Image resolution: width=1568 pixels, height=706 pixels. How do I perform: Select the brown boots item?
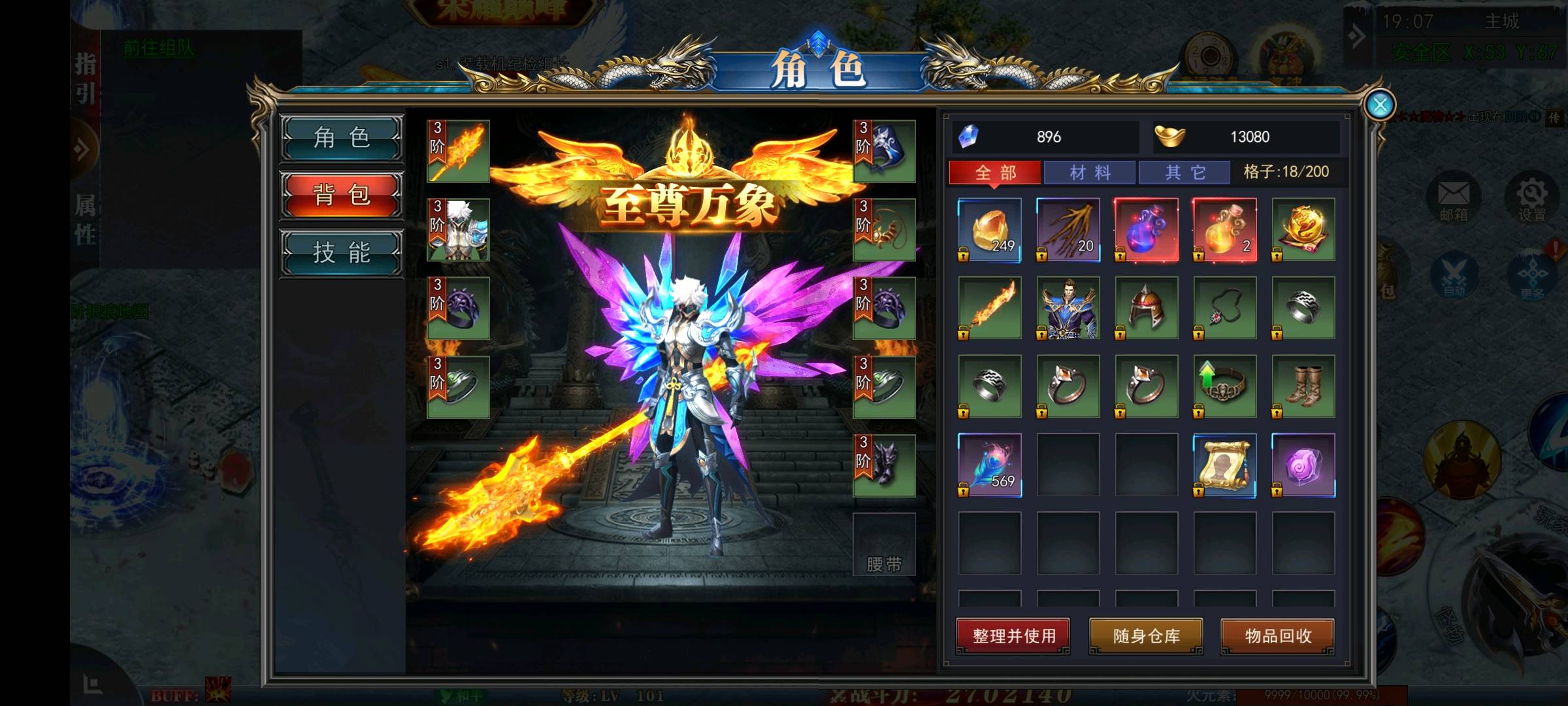pos(1303,386)
